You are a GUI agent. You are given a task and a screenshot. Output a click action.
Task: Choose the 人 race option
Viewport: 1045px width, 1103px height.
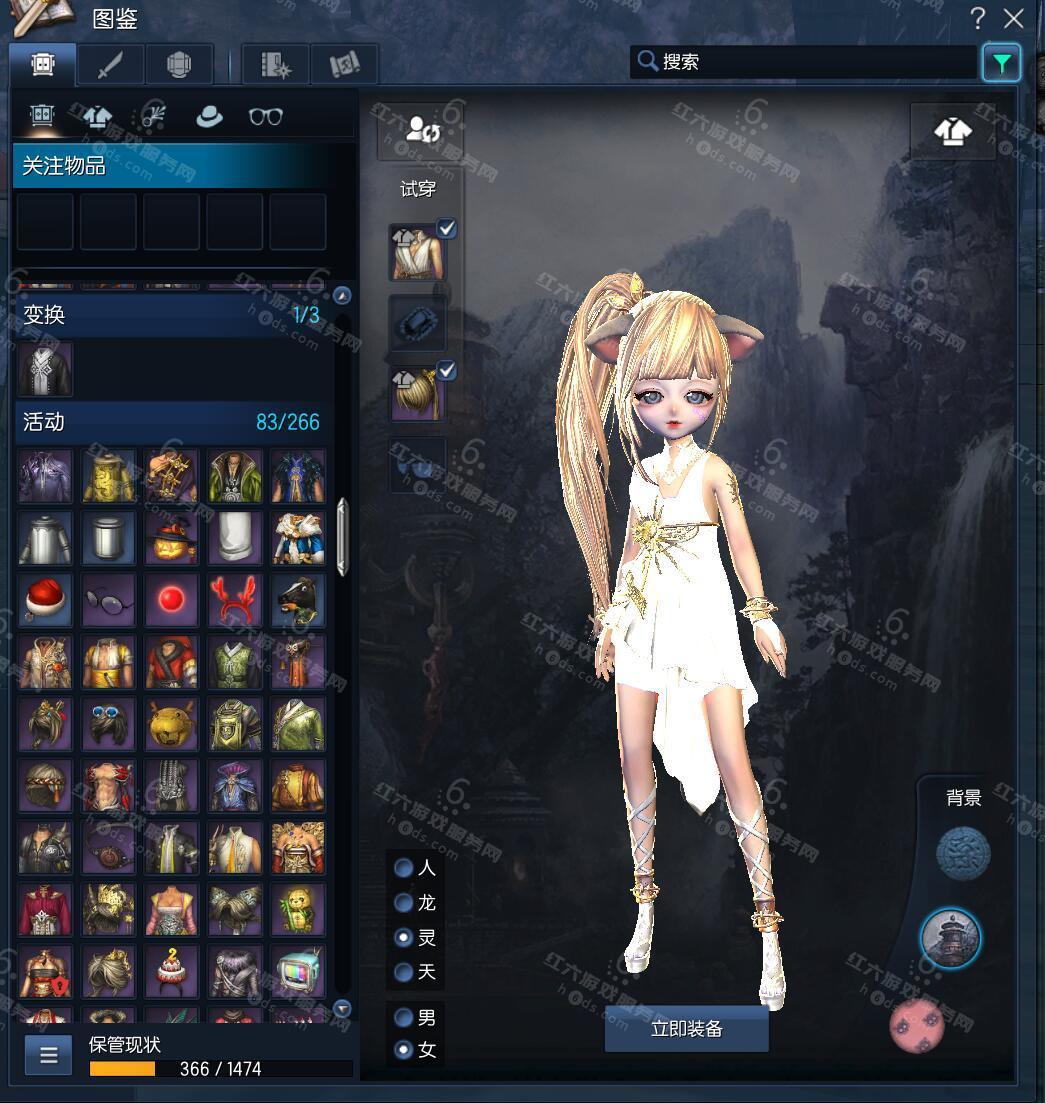point(404,868)
